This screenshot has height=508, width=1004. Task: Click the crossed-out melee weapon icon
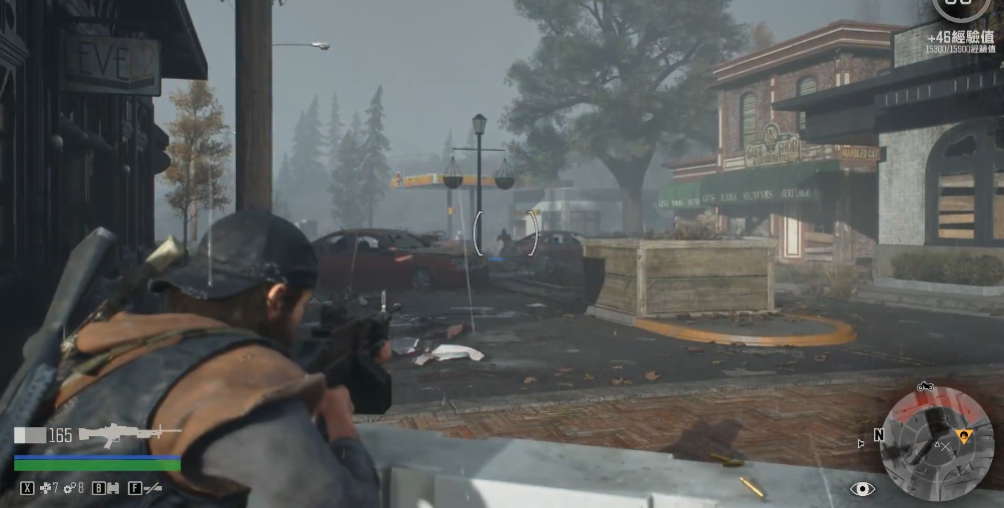pos(153,488)
